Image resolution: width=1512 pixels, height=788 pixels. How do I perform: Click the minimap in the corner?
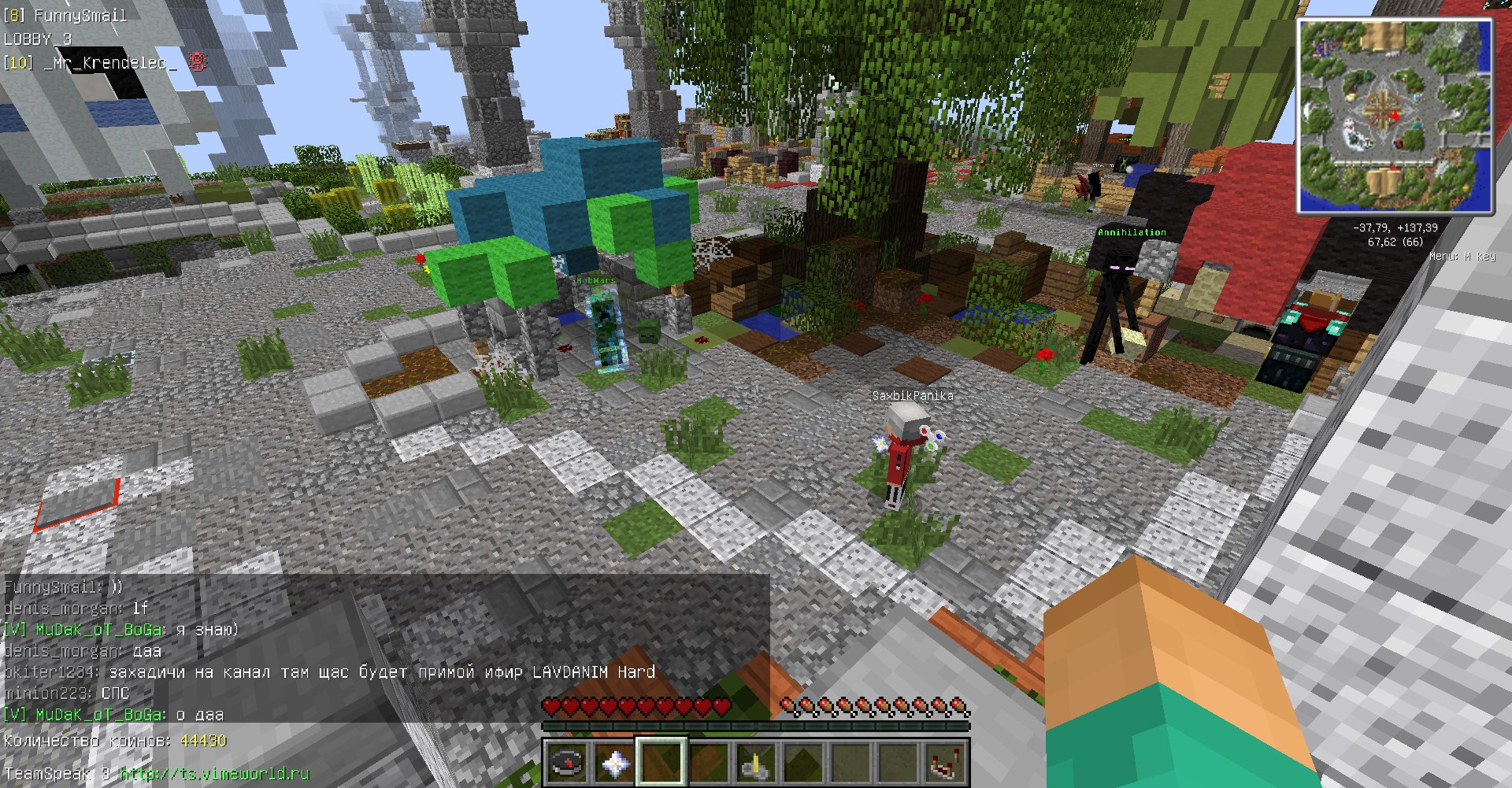[1395, 117]
